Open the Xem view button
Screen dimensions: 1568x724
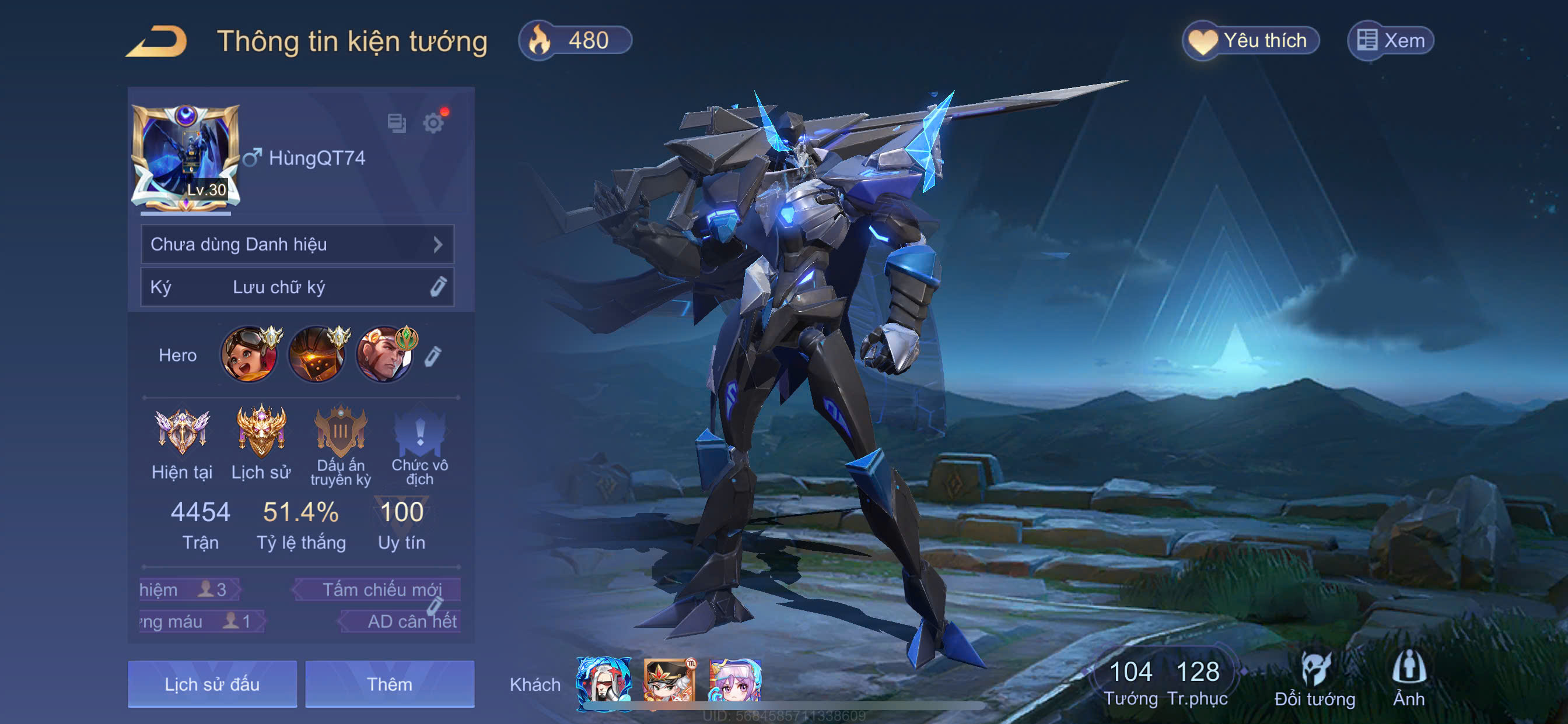[x=1390, y=41]
